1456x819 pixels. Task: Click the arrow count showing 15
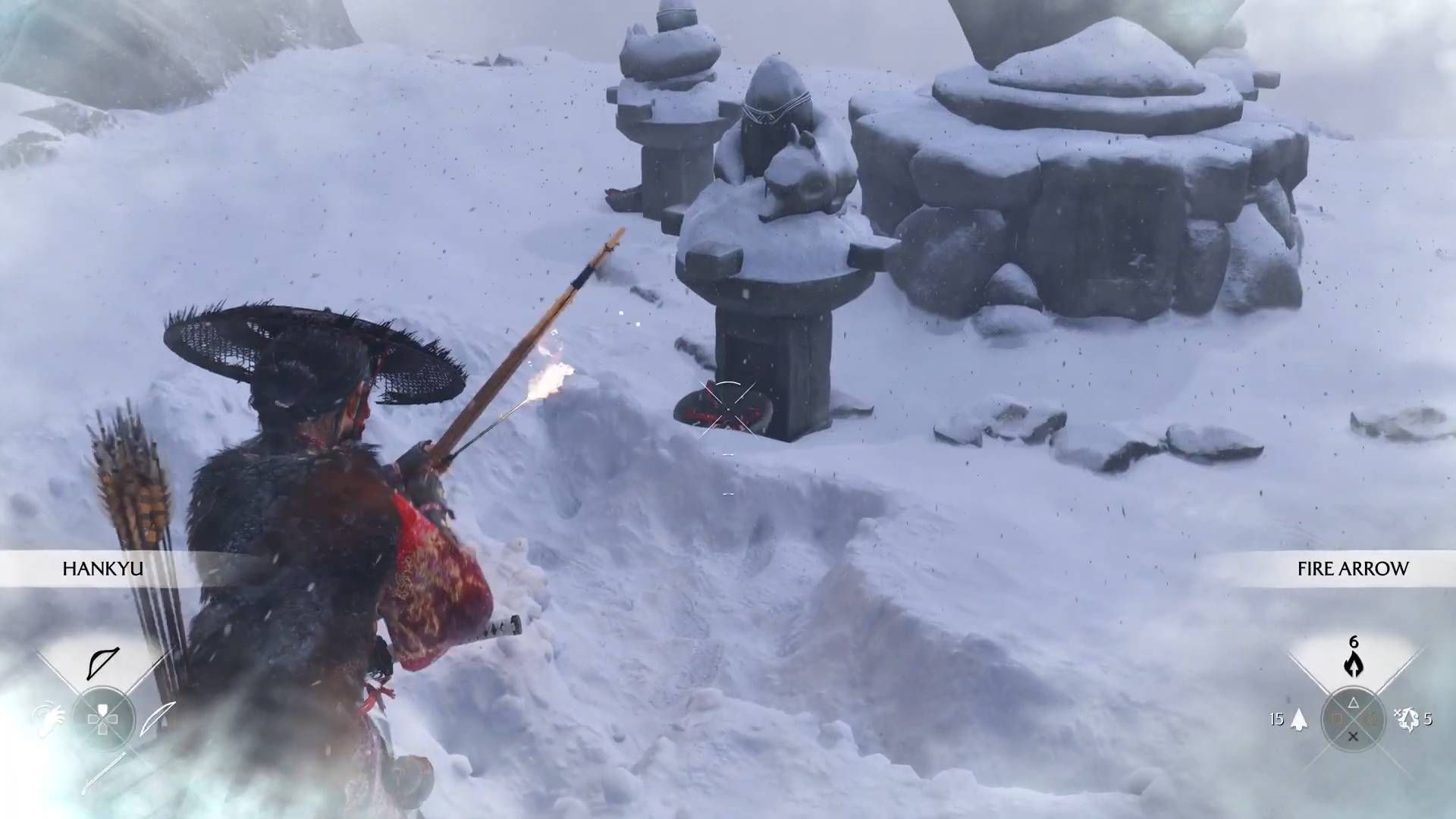click(1277, 720)
